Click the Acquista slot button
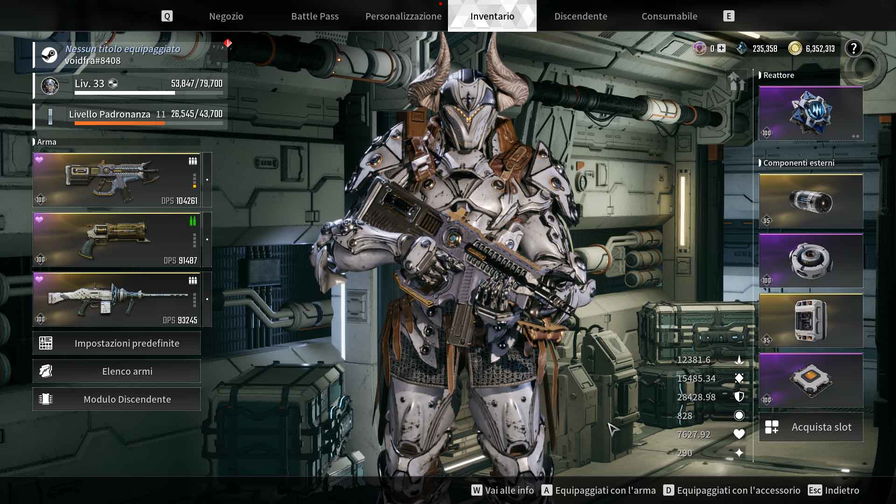 point(810,427)
